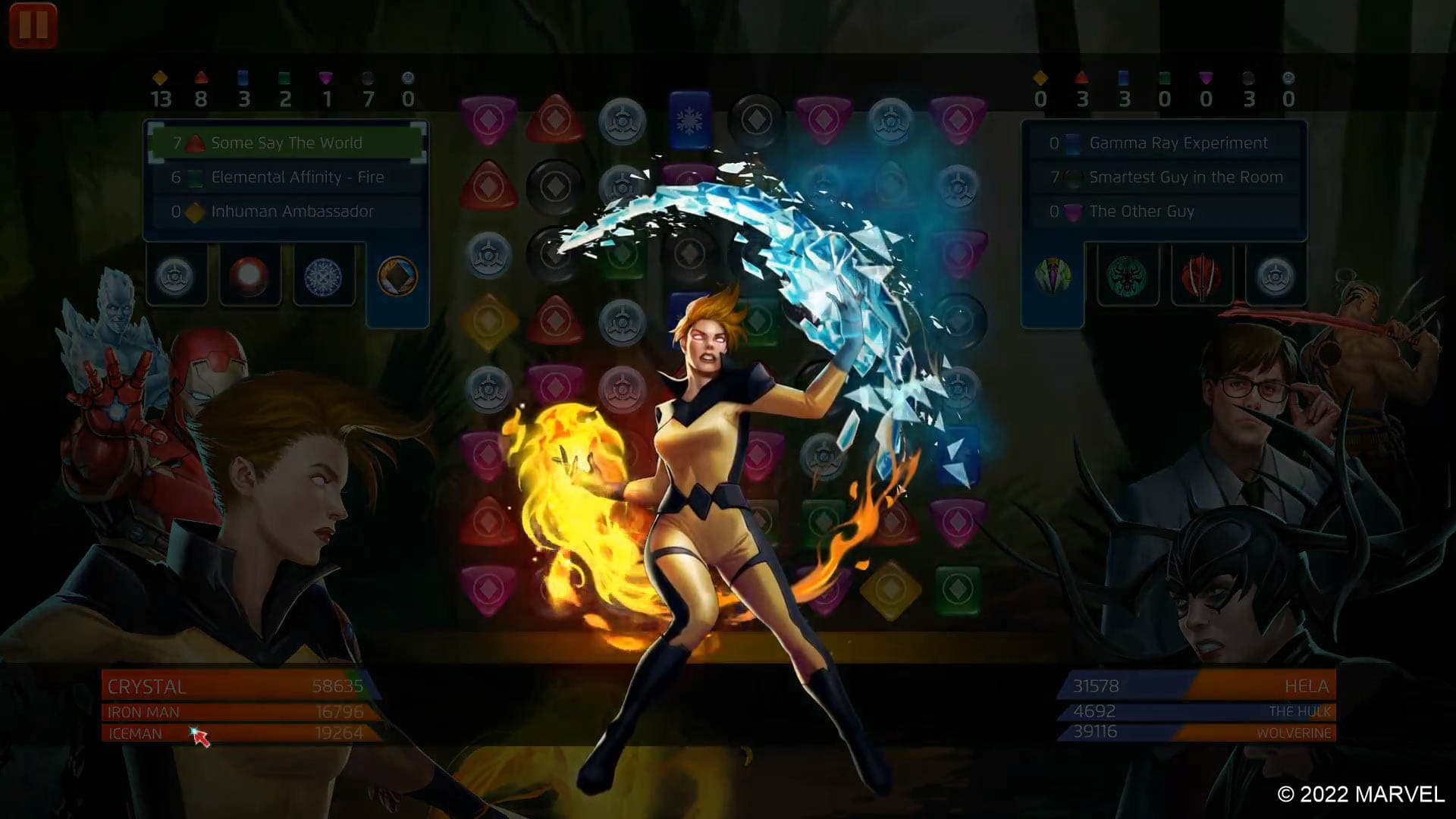
Task: Activate Iron Man's glowing repulsor power icon
Action: (250, 275)
